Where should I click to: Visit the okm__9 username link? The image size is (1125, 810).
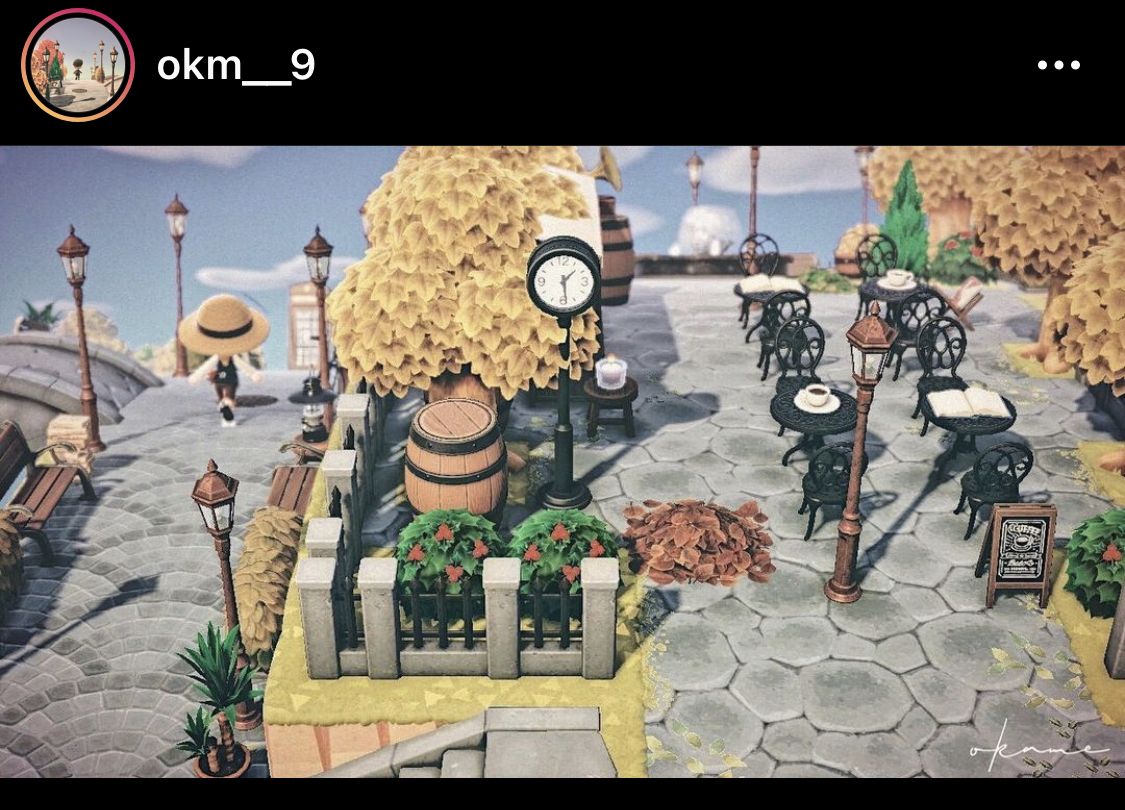point(236,66)
